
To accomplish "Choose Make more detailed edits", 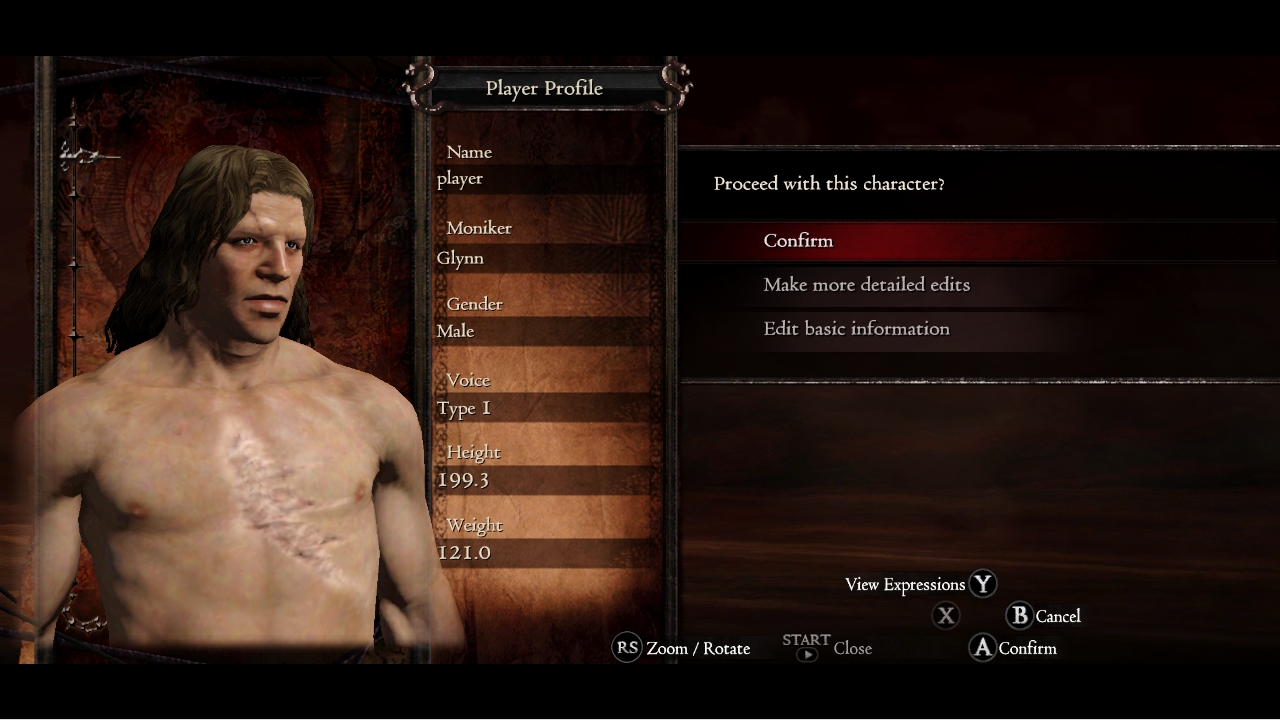I will pos(866,285).
